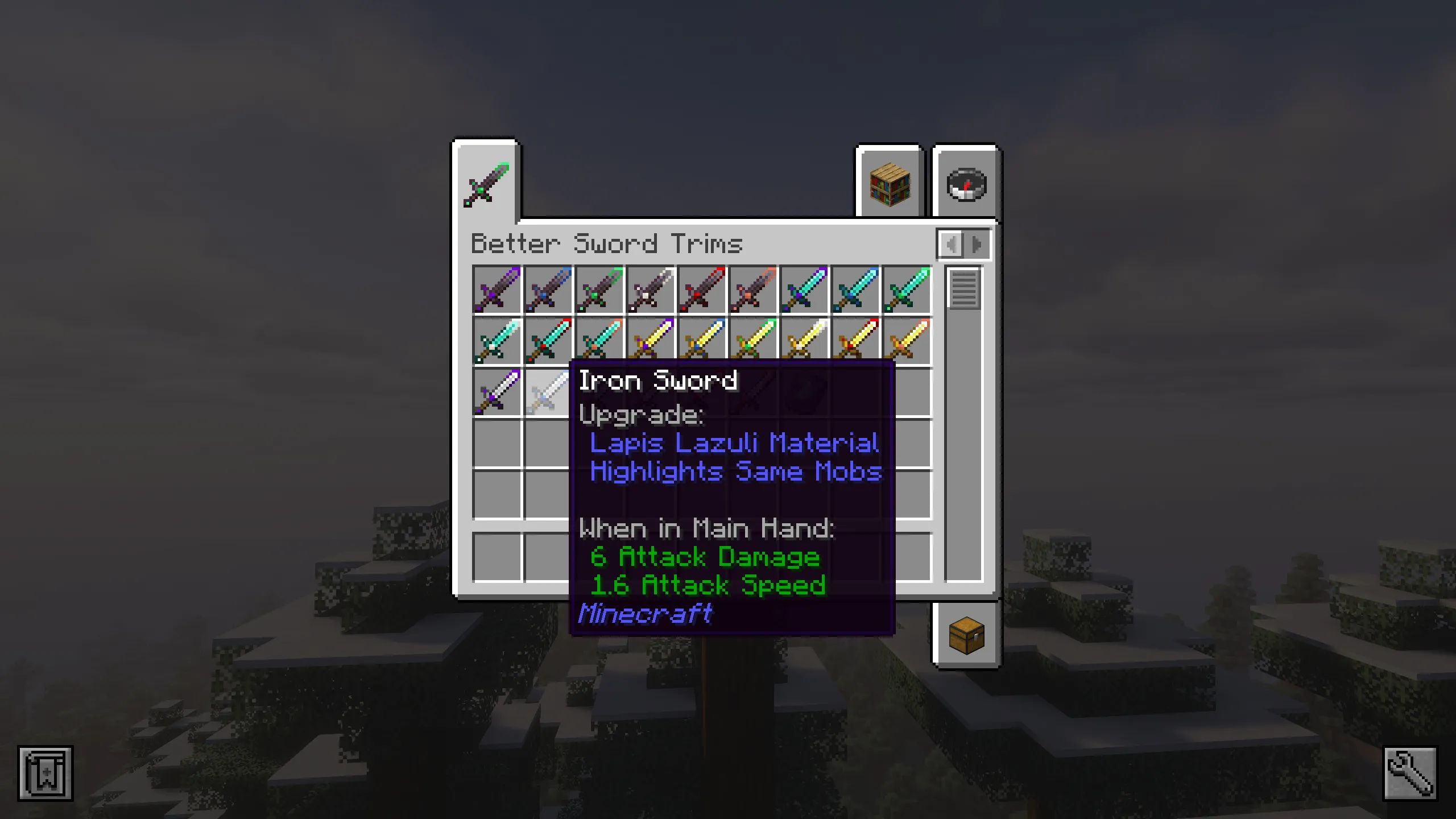
Task: Switch to the netherite sword creative tab
Action: (x=487, y=185)
